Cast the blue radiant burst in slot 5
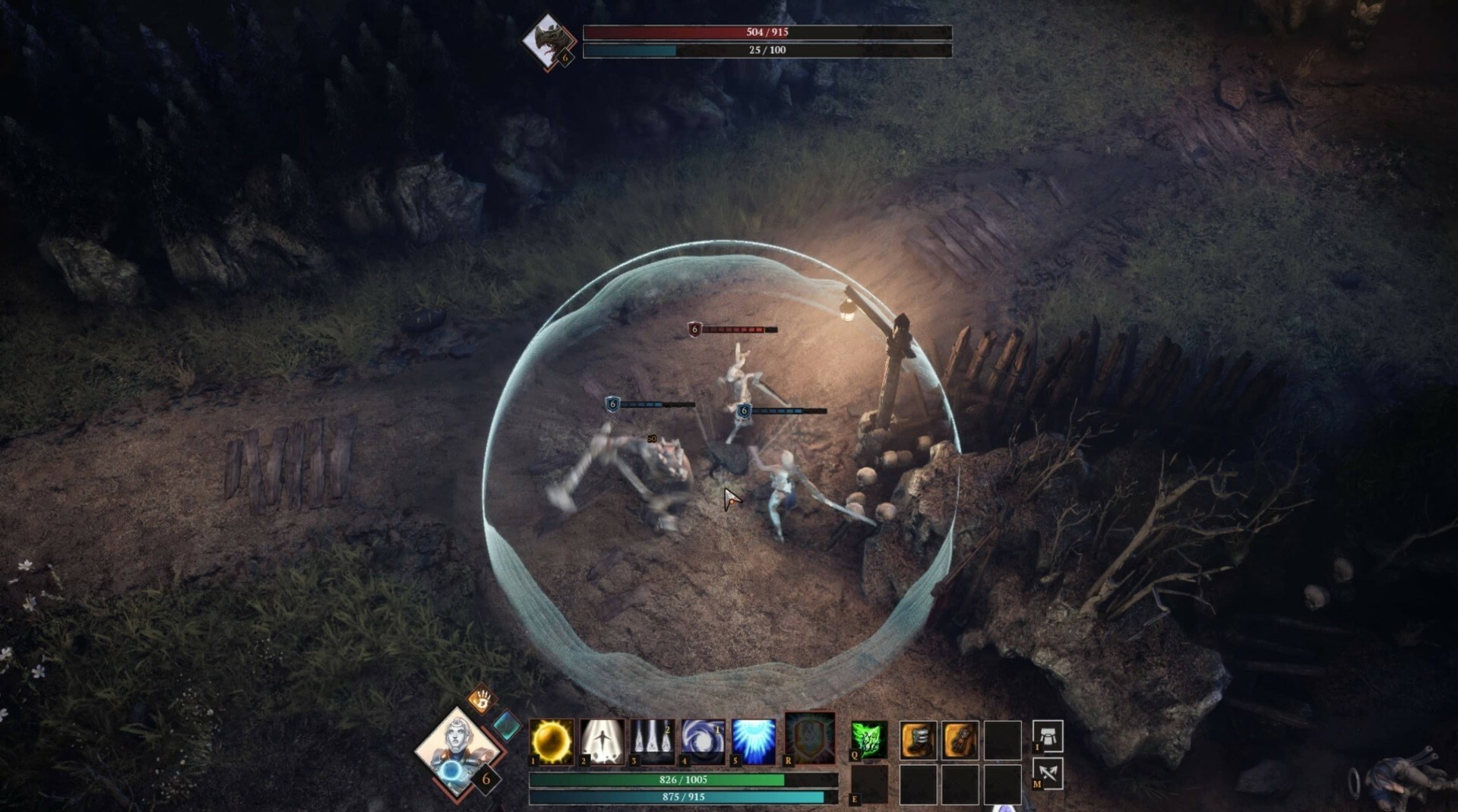Viewport: 1458px width, 812px height. [x=754, y=739]
